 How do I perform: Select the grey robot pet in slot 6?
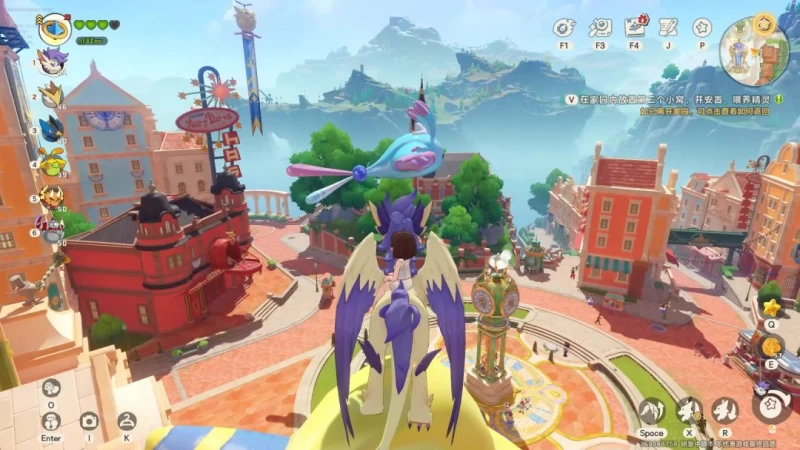51,229
